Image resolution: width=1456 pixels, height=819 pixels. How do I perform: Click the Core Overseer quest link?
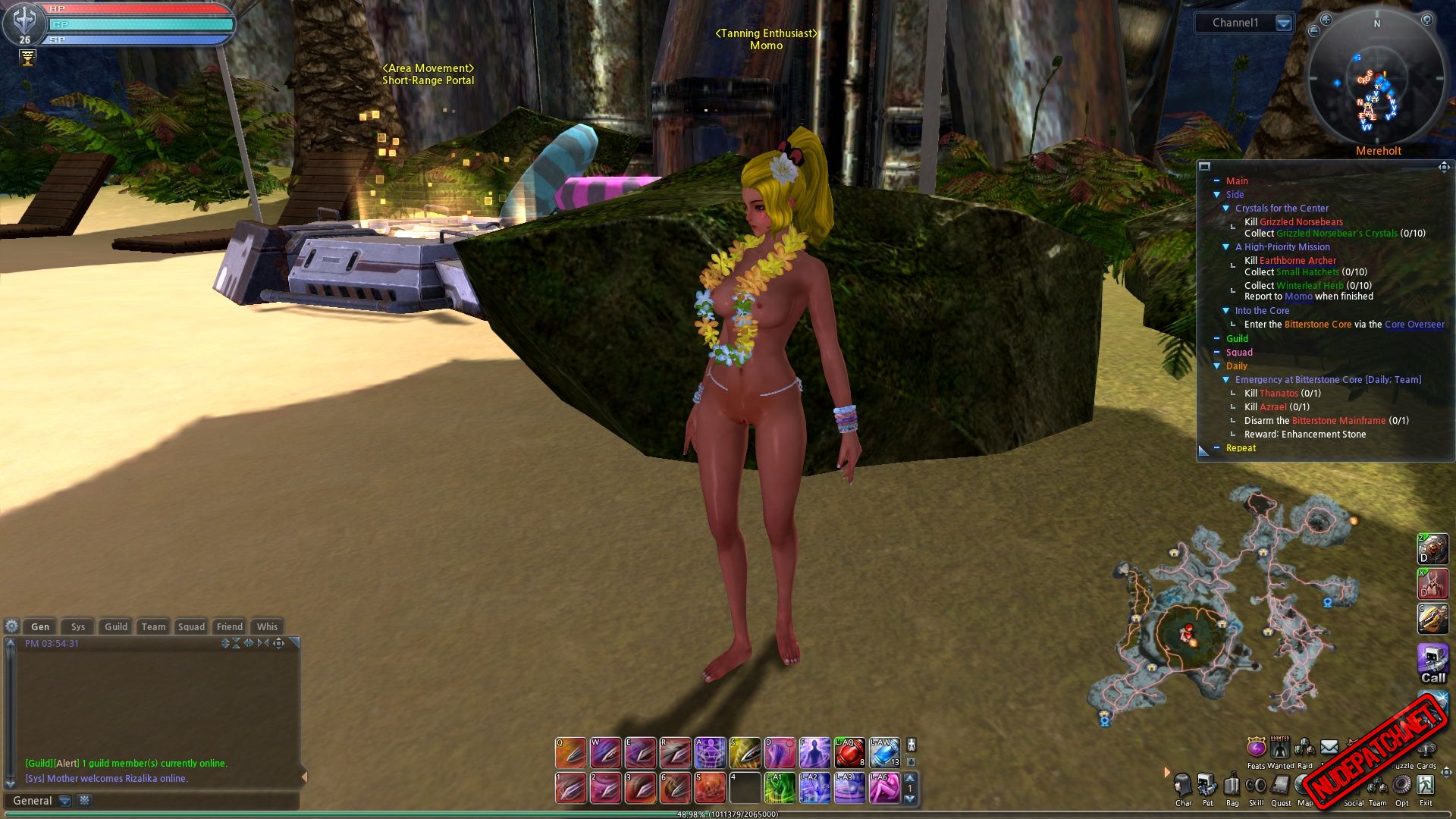coord(1414,325)
